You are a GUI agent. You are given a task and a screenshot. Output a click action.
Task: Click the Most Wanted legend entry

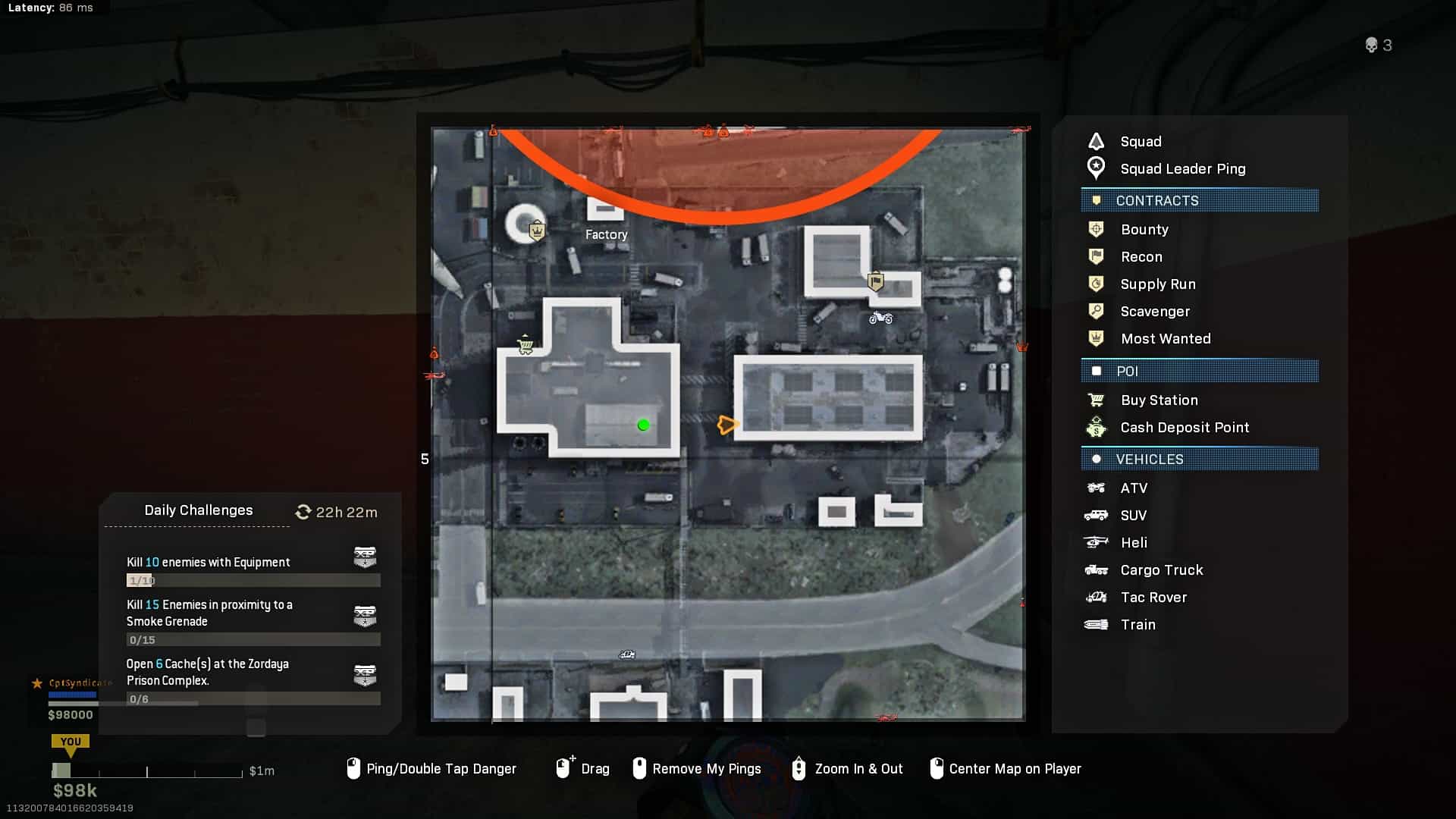pyautogui.click(x=1165, y=339)
